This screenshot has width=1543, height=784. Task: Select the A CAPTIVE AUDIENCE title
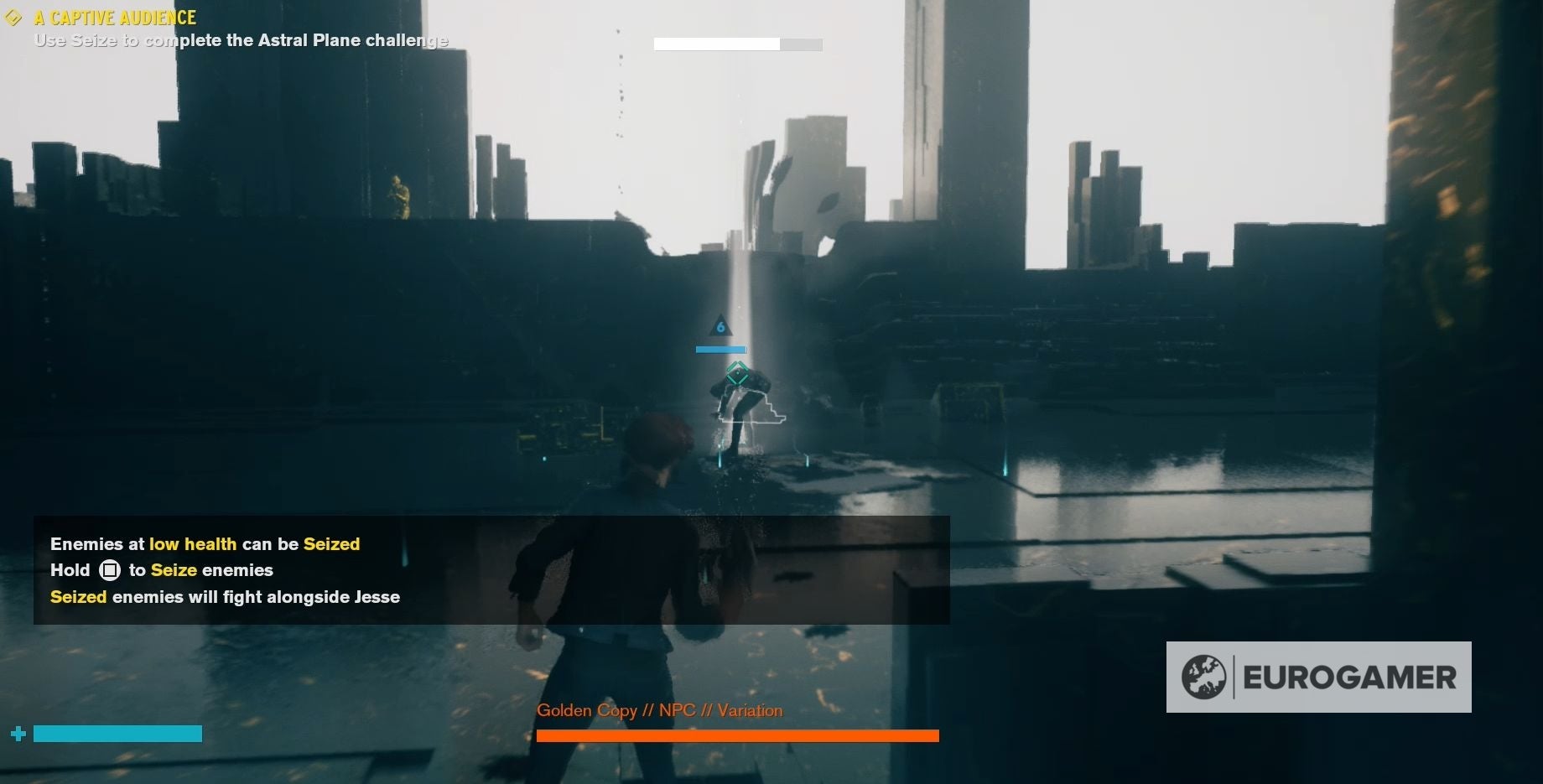[x=114, y=16]
